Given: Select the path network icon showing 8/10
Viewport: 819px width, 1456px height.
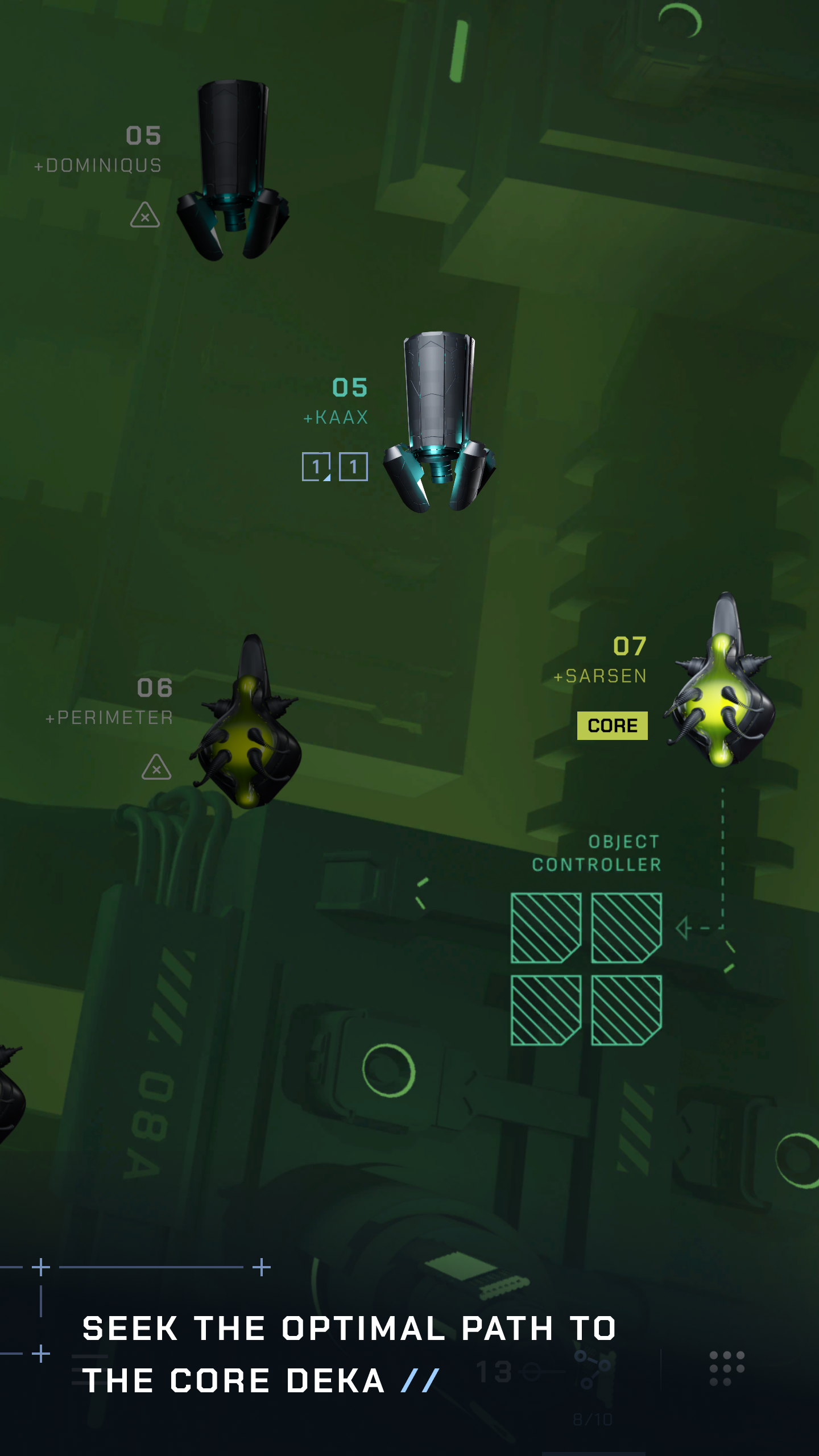Looking at the screenshot, I should coord(591,1368).
